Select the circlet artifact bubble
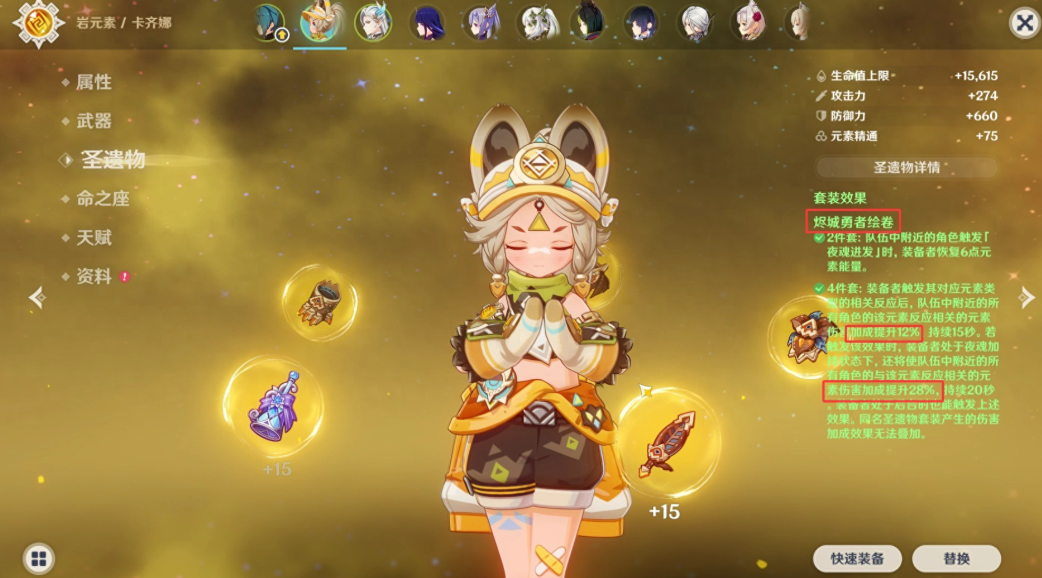 click(803, 336)
